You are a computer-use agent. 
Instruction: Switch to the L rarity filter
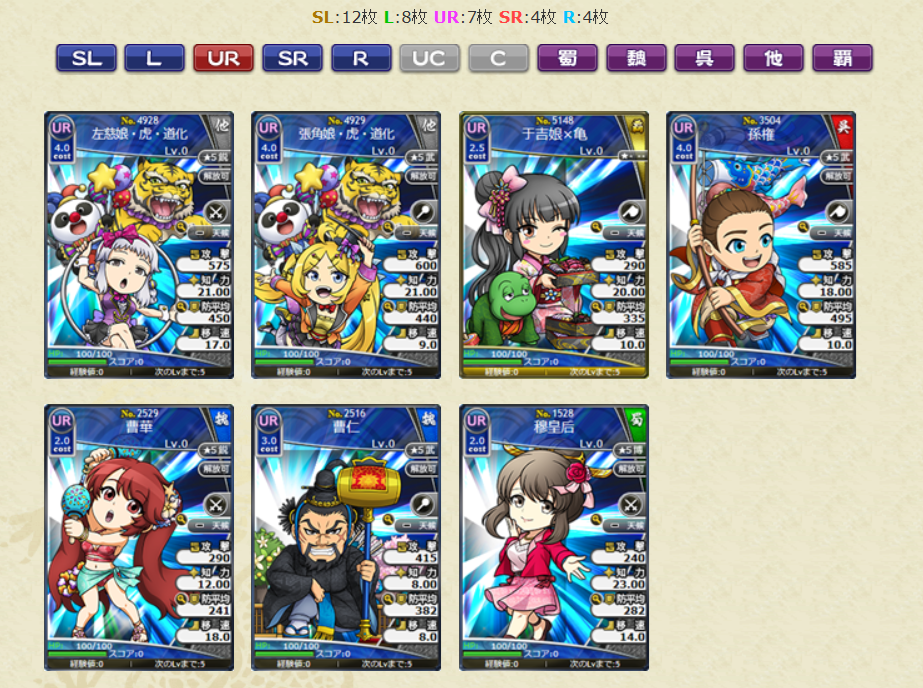154,58
